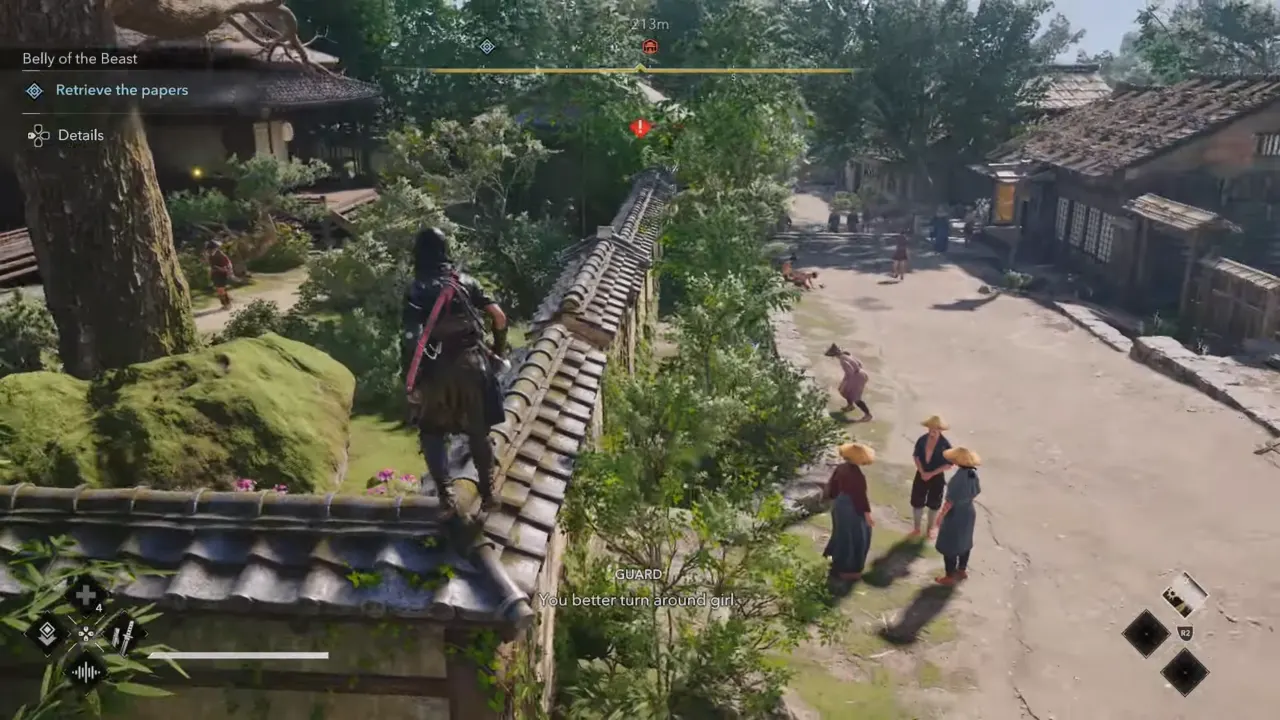Click the blue diamond objective marker on the compass

click(x=487, y=47)
